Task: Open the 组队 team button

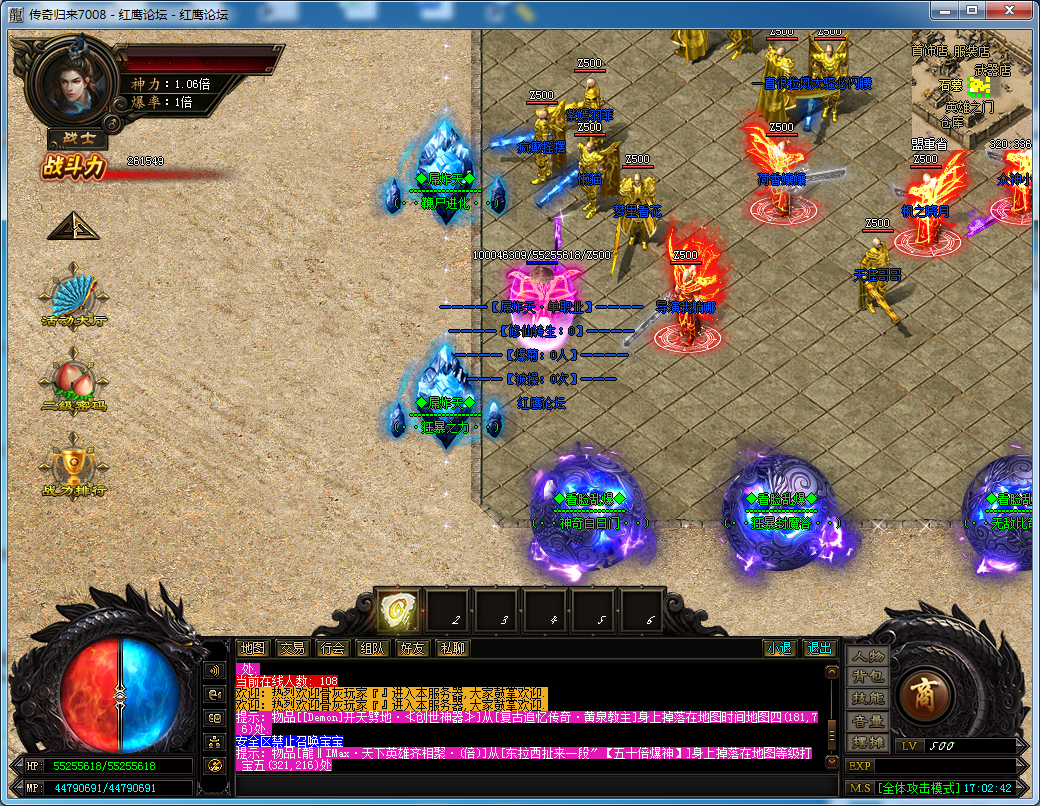Action: coord(372,648)
